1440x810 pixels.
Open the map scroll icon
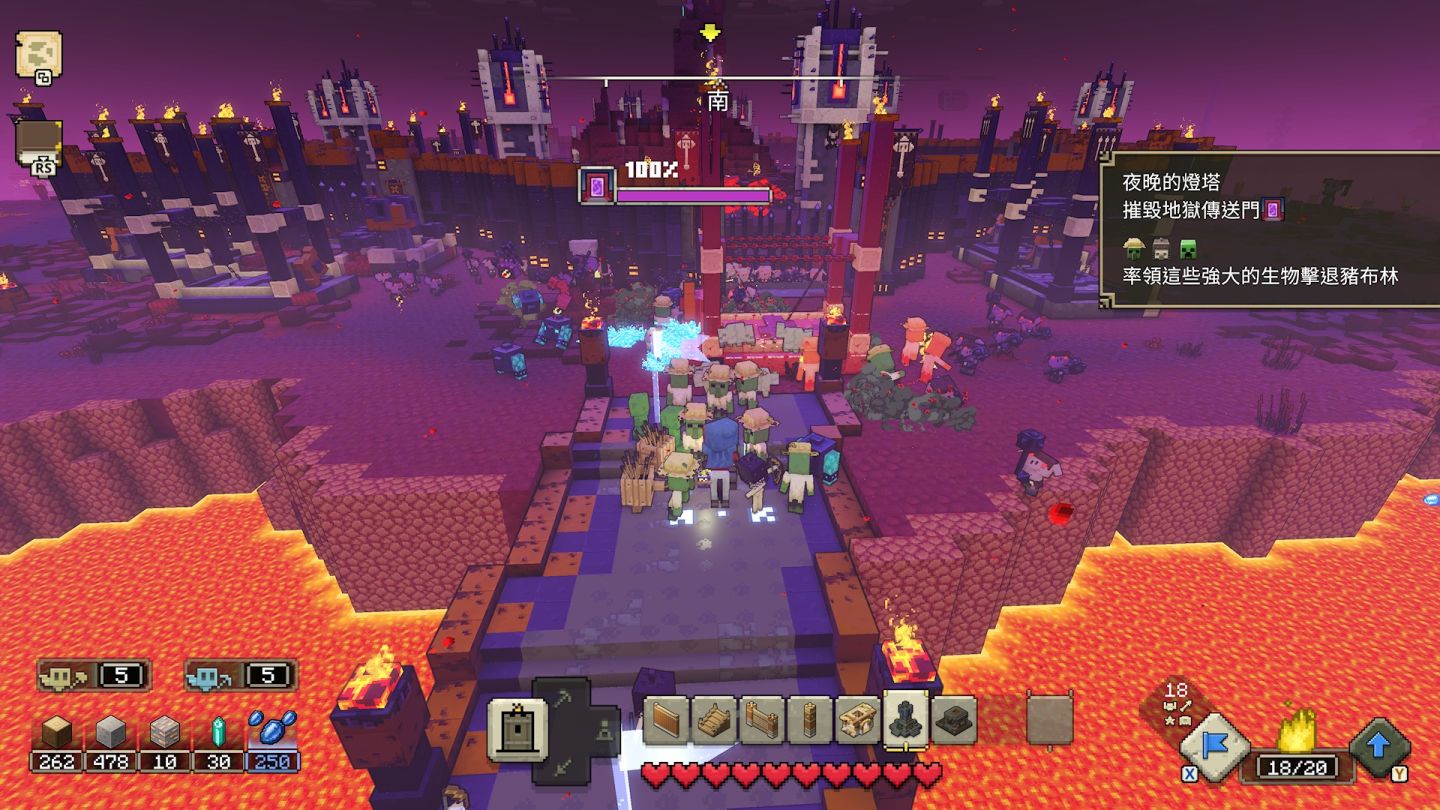point(39,53)
